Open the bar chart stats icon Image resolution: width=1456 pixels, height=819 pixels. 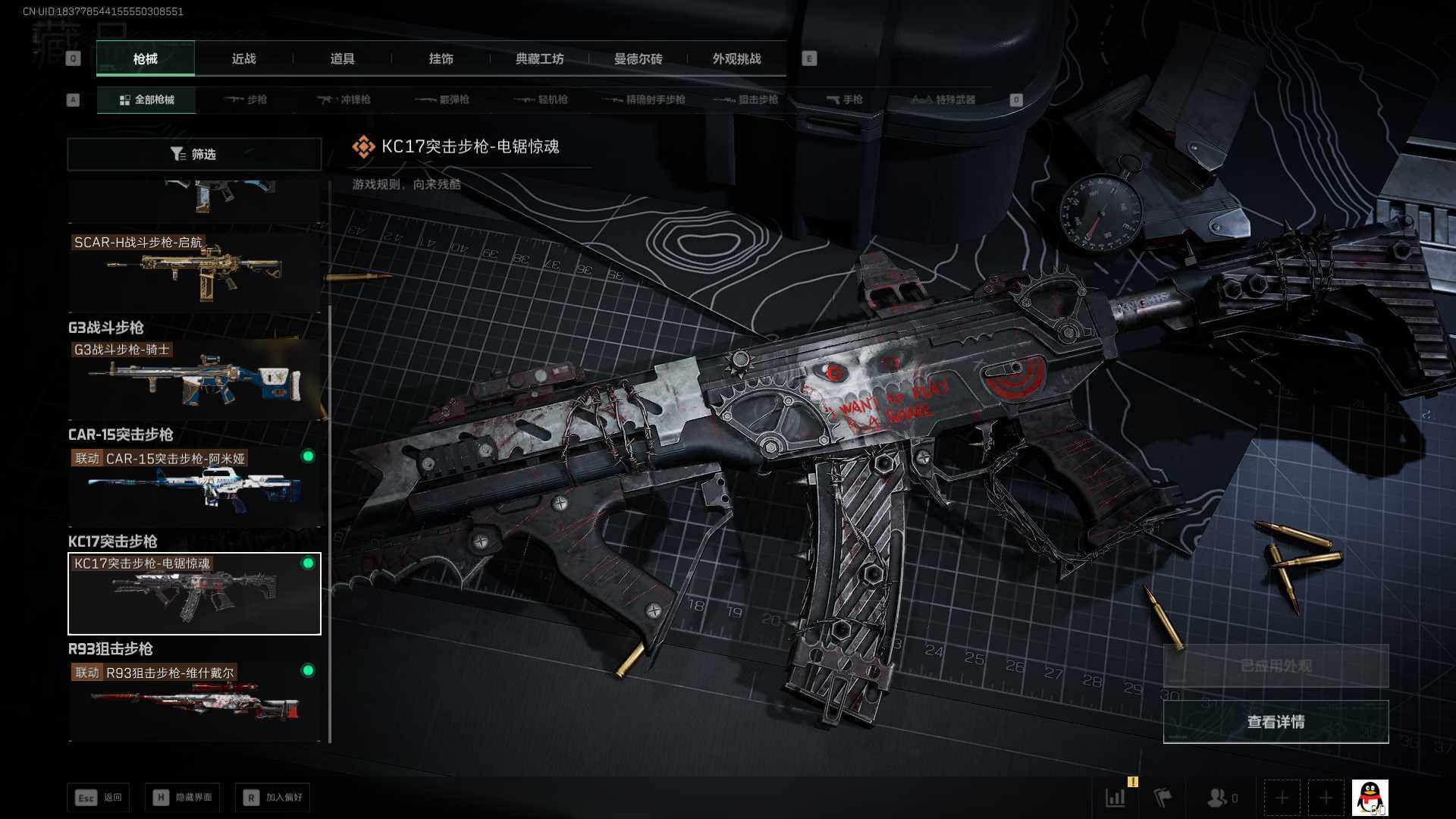(1116, 798)
